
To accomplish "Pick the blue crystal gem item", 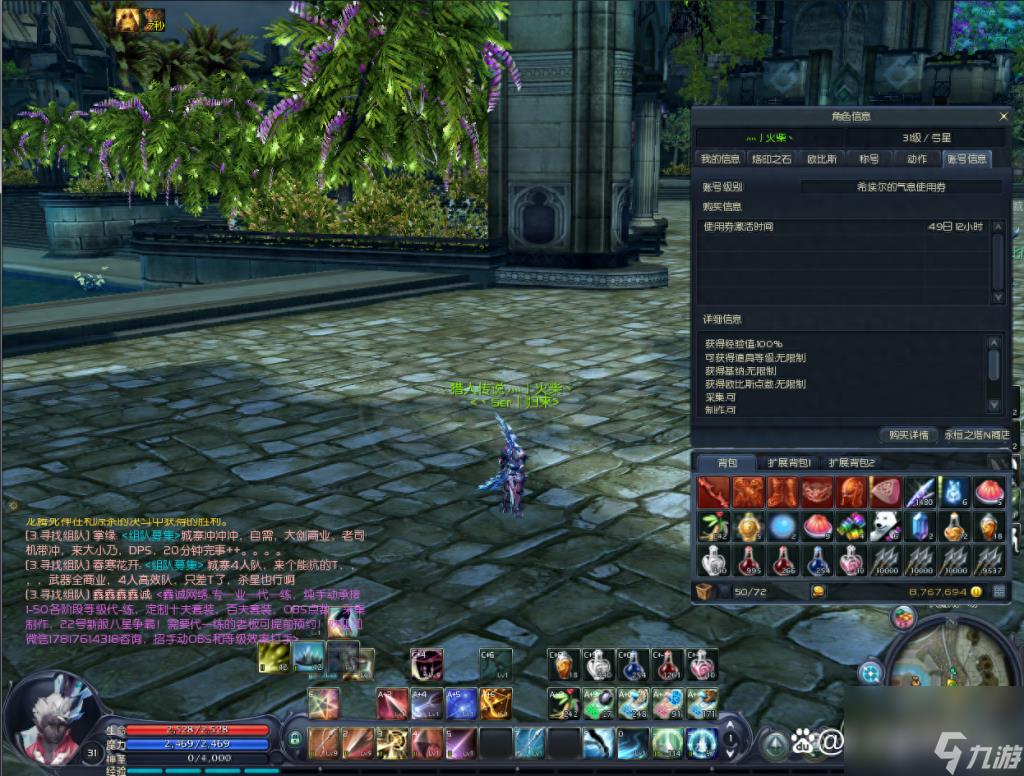I will 919,526.
